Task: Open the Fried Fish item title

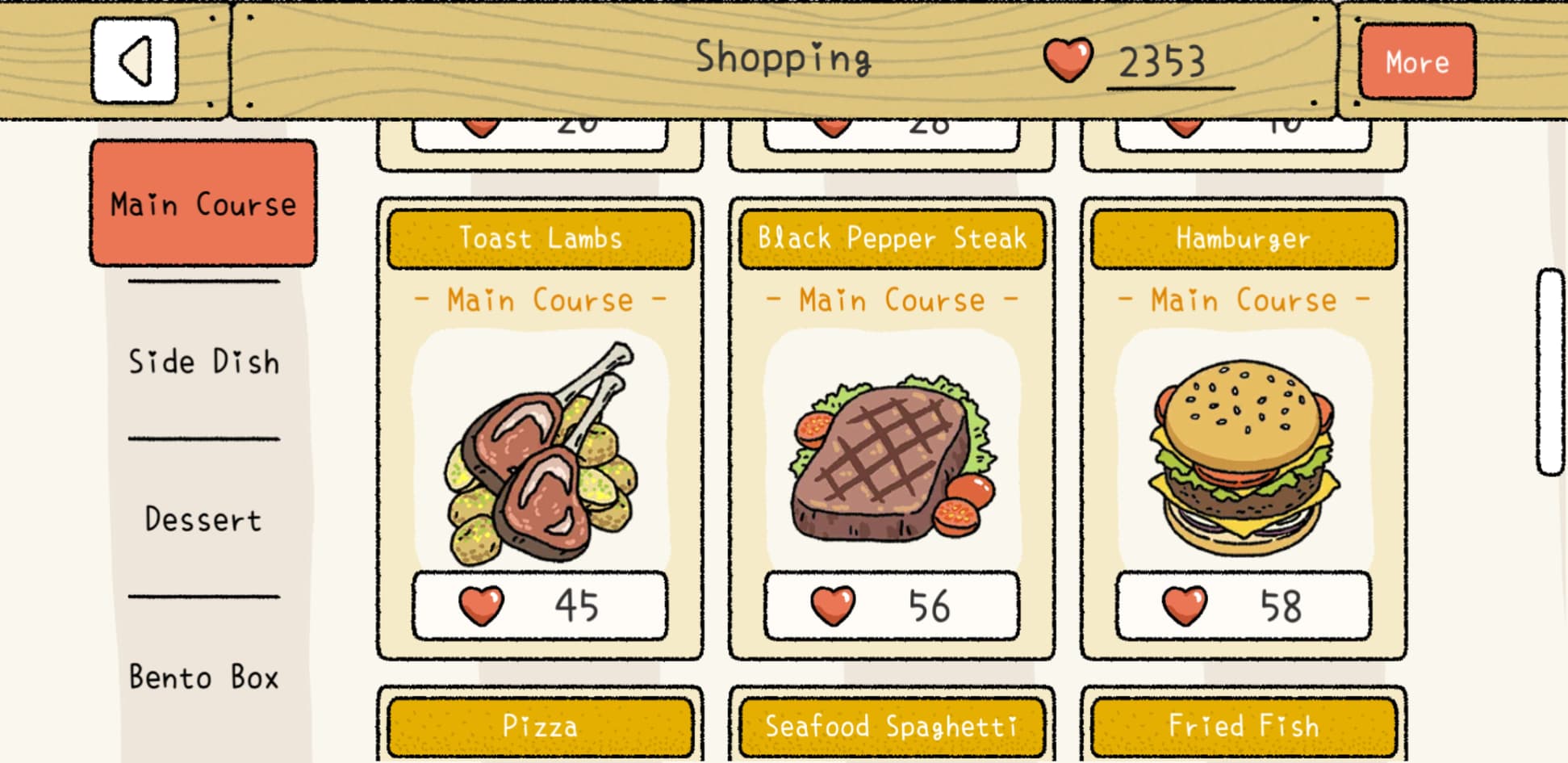Action: point(1243,726)
